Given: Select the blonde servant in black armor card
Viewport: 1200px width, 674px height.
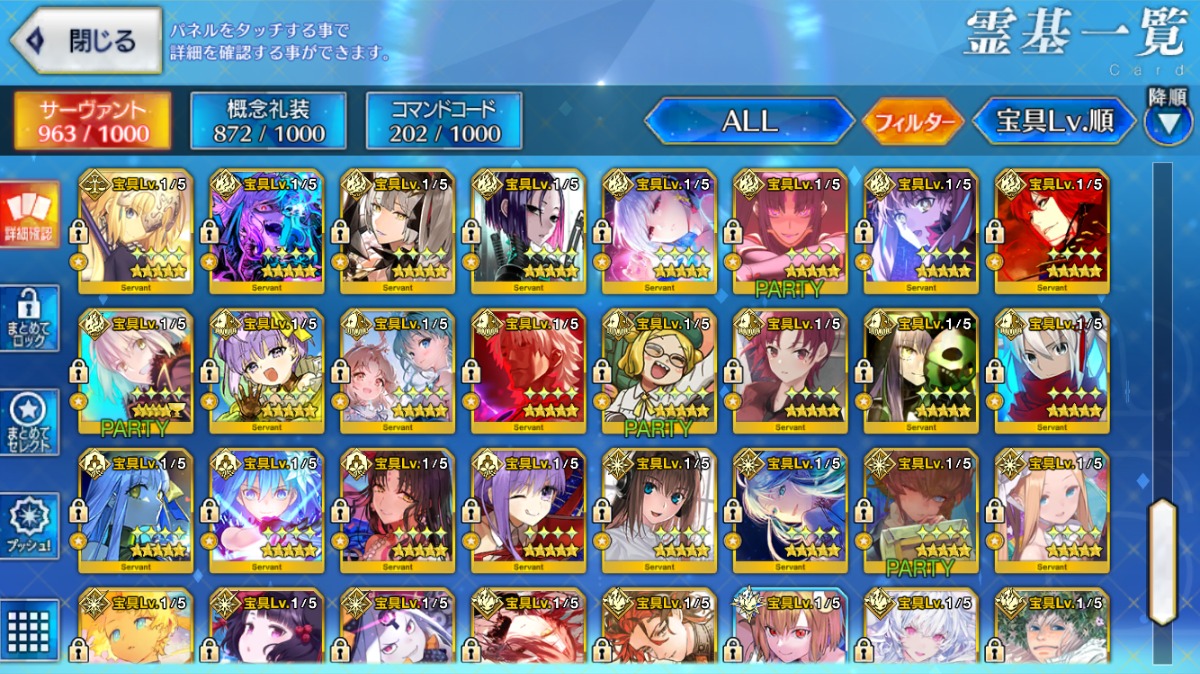Looking at the screenshot, I should click(x=135, y=230).
